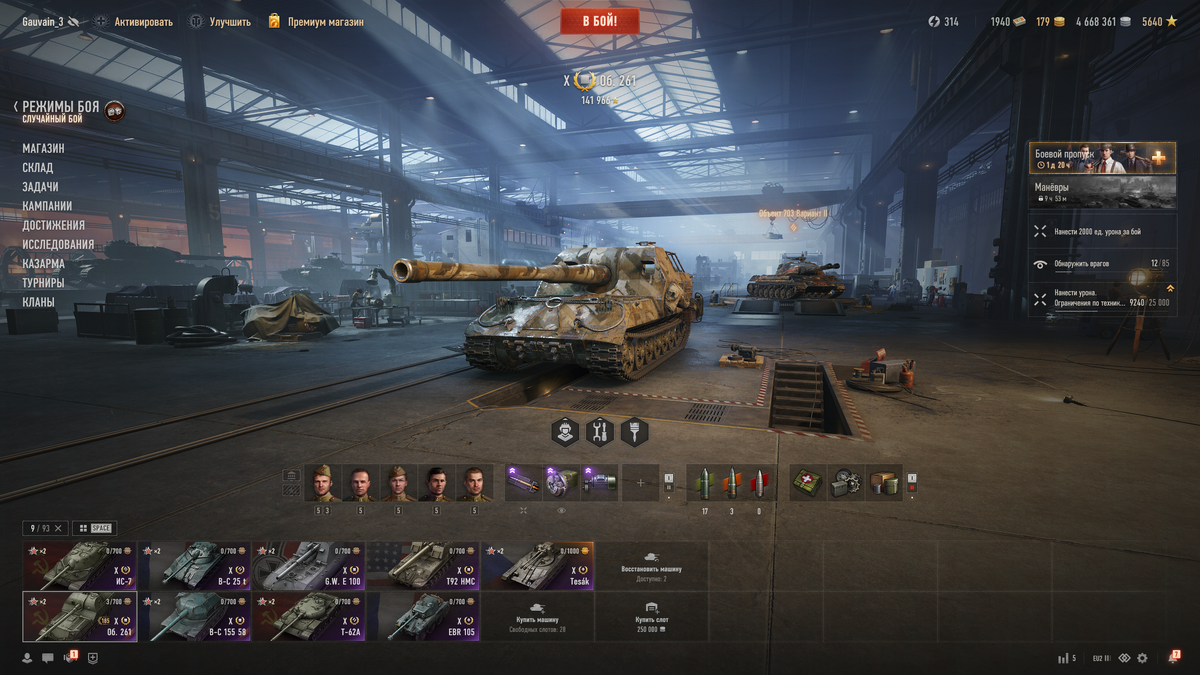Choose the G.W. E 100 tank card

pyautogui.click(x=308, y=566)
